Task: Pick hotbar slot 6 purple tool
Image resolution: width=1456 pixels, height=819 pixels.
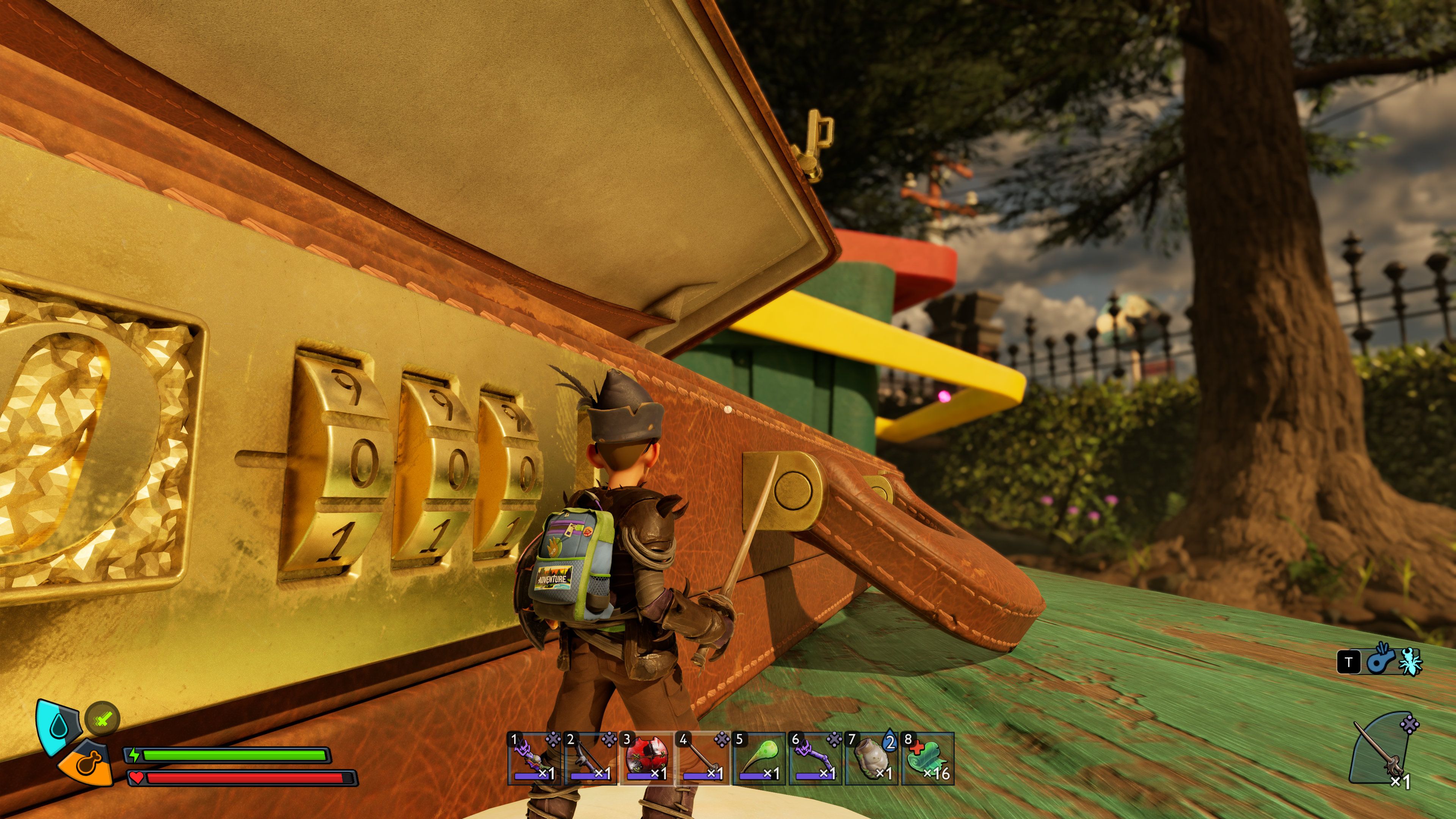Action: coord(816,758)
